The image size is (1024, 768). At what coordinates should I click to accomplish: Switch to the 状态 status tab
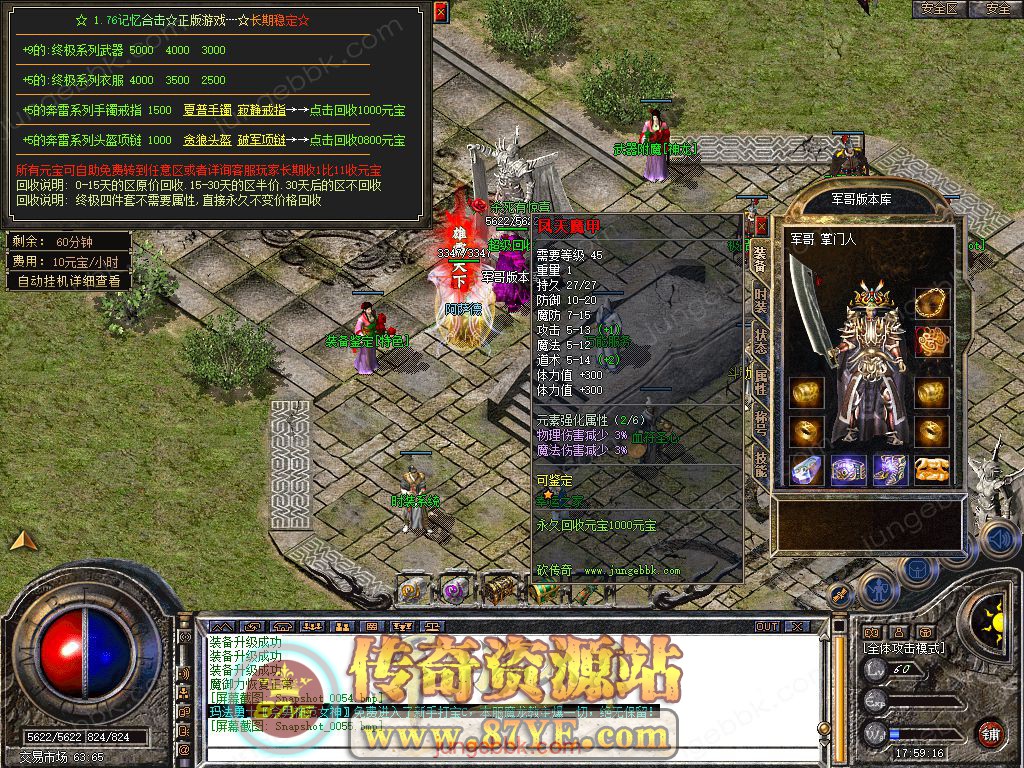tap(760, 340)
